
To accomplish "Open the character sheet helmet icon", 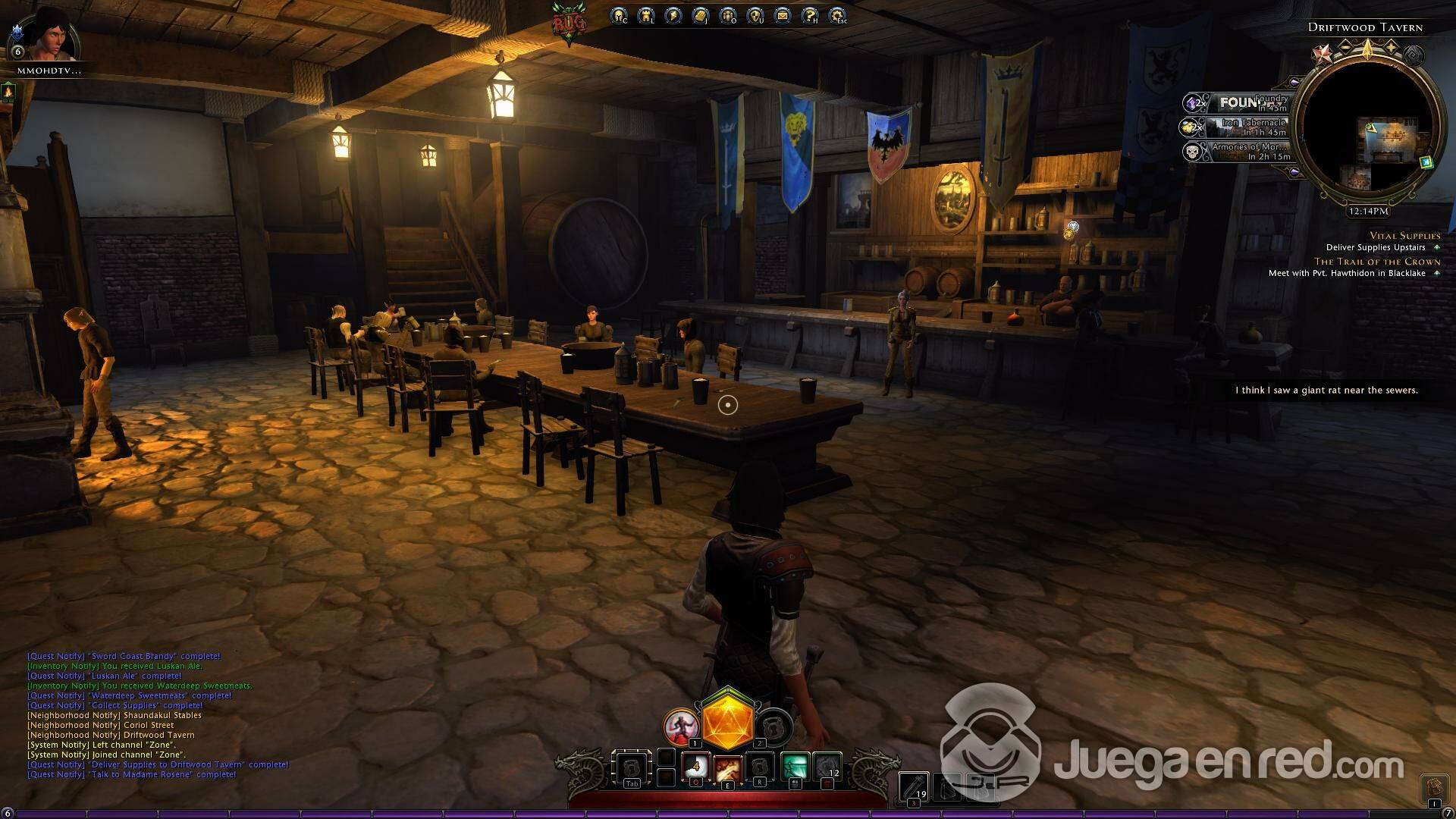I will [x=619, y=15].
